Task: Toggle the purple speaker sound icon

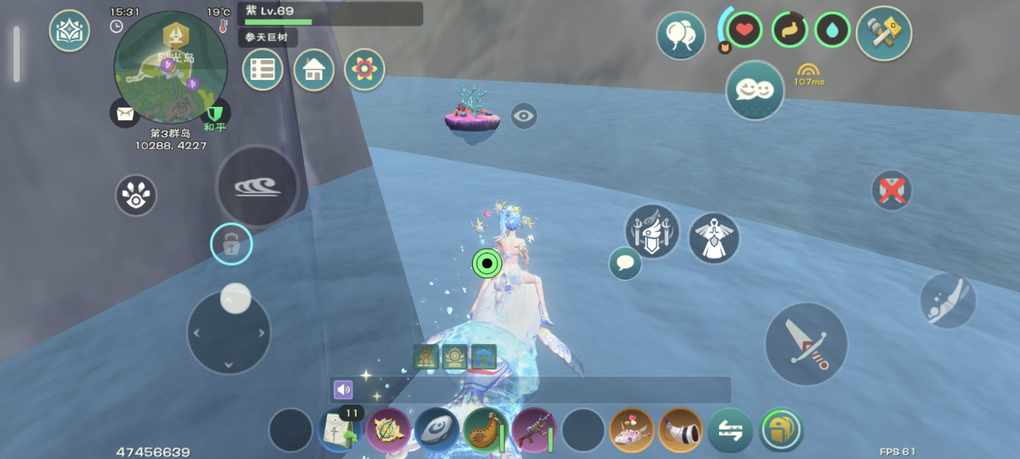Action: (343, 389)
